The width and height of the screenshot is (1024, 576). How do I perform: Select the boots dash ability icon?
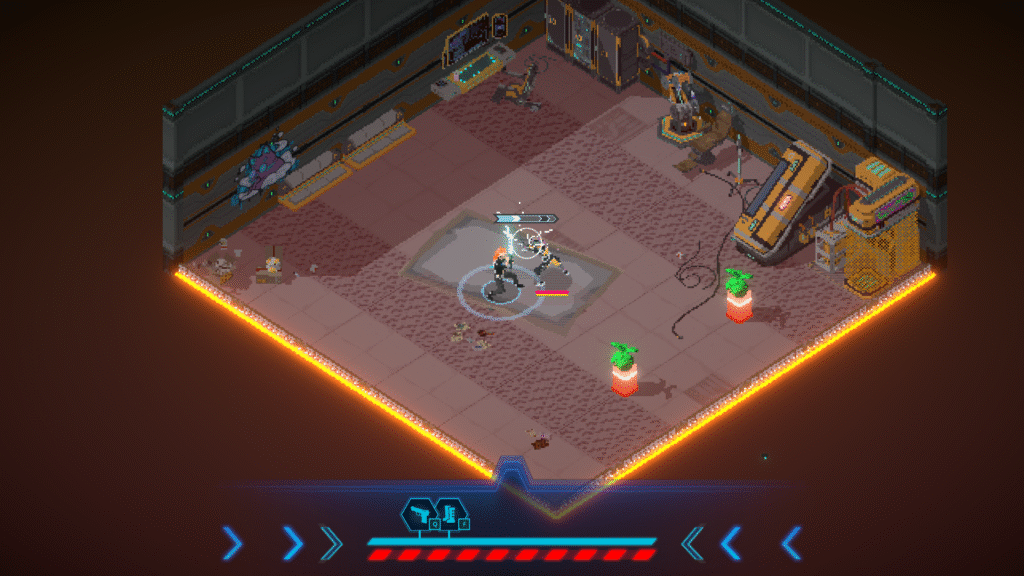[450, 515]
